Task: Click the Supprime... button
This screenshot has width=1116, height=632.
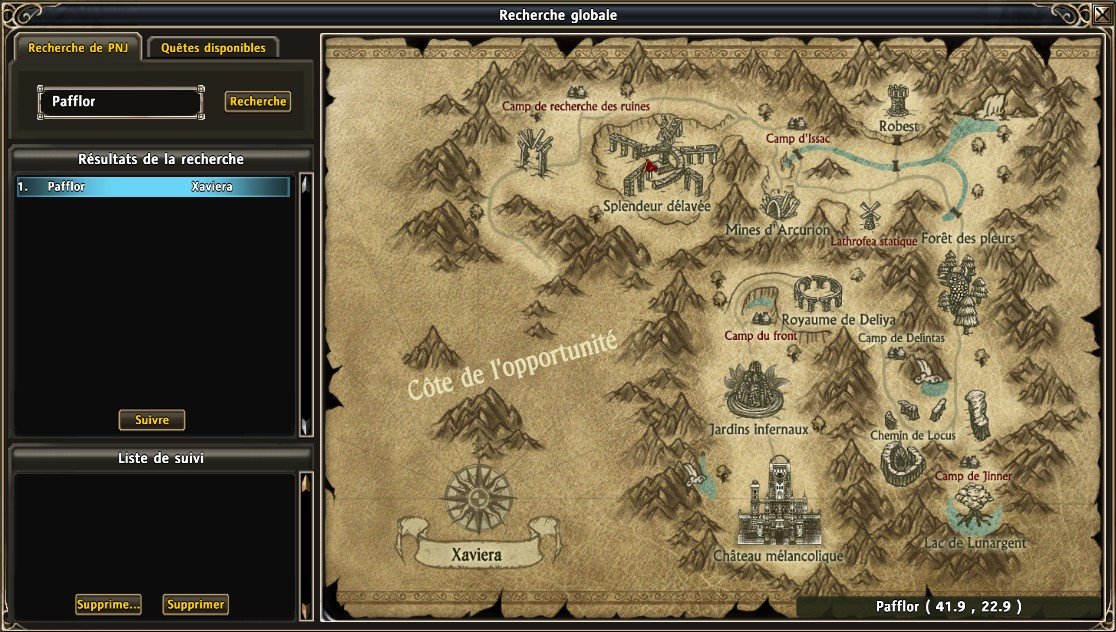Action: point(108,604)
